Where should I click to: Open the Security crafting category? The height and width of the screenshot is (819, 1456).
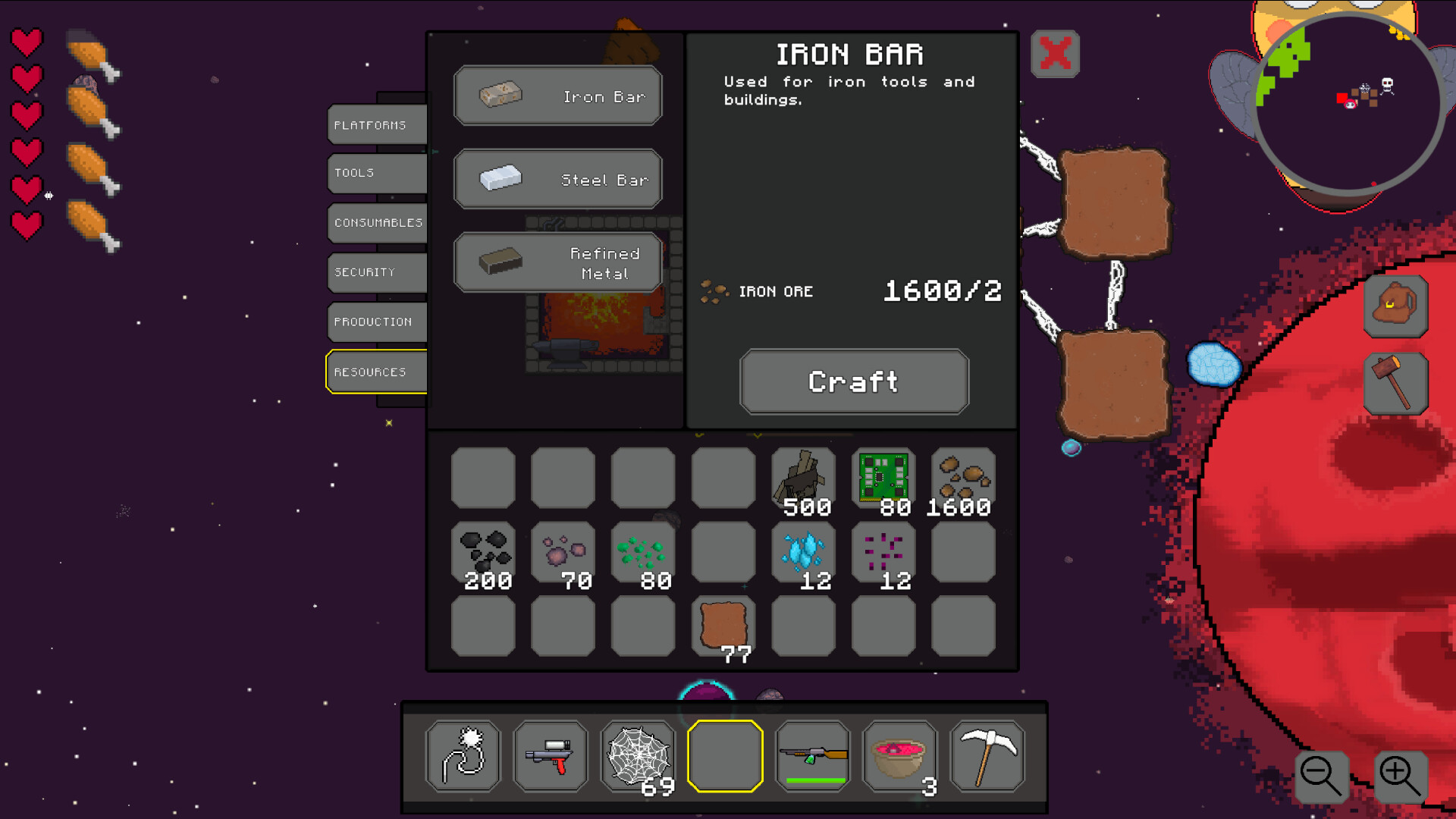pos(376,272)
